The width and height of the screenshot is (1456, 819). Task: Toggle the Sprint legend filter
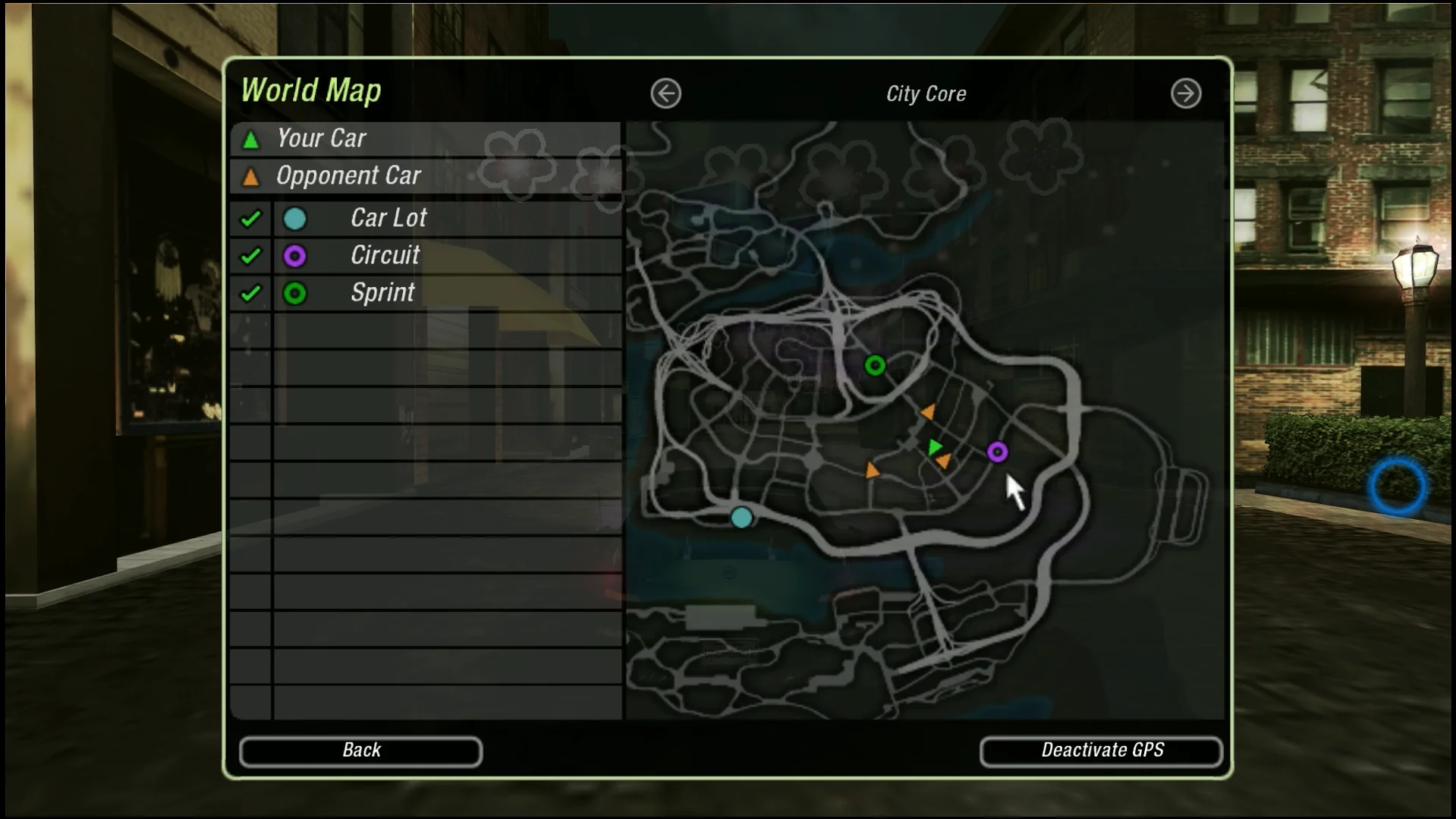coord(250,293)
